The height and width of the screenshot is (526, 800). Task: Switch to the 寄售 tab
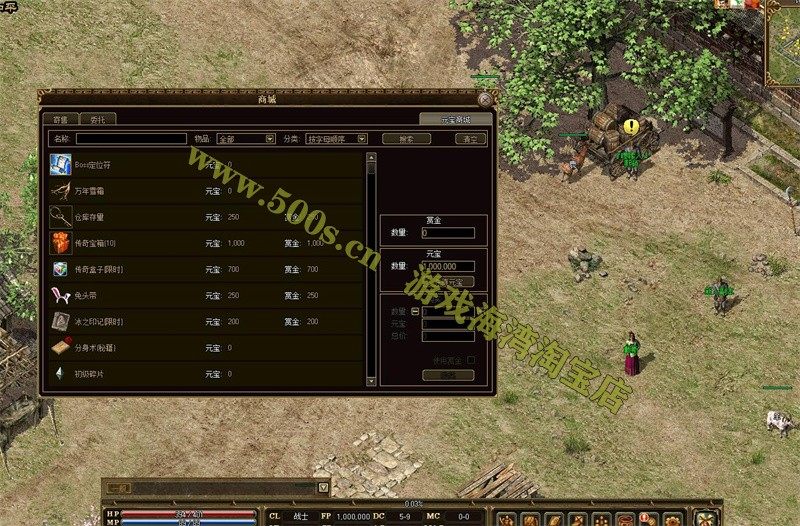(x=61, y=119)
